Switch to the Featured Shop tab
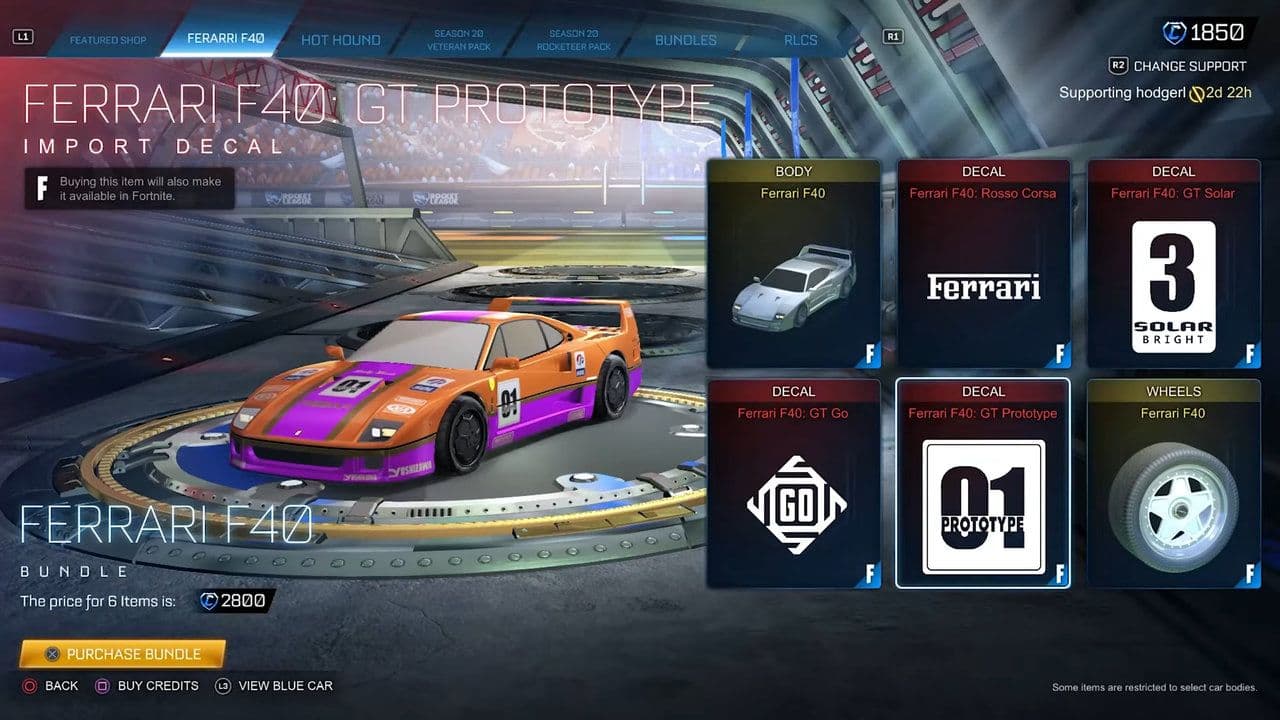 point(108,40)
